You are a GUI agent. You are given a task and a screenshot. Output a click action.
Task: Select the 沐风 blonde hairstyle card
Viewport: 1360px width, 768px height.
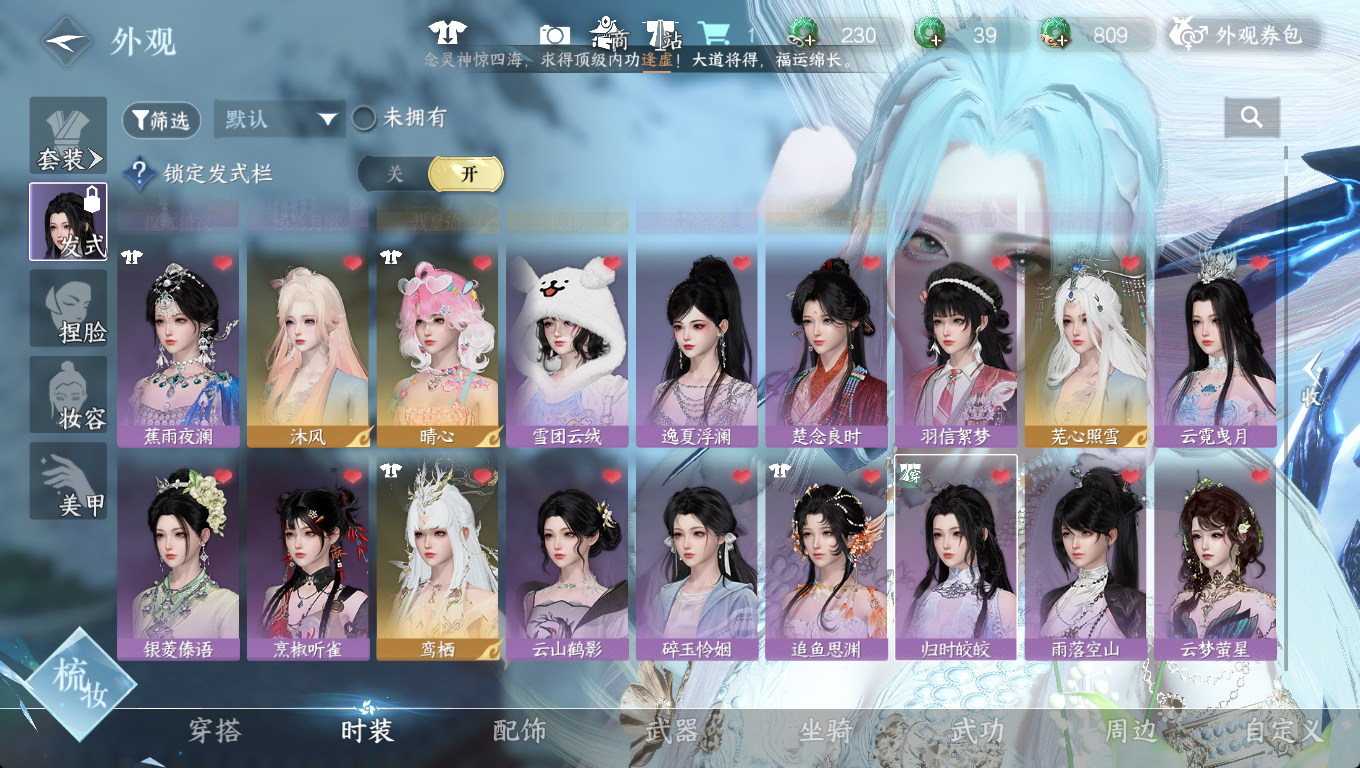(308, 346)
